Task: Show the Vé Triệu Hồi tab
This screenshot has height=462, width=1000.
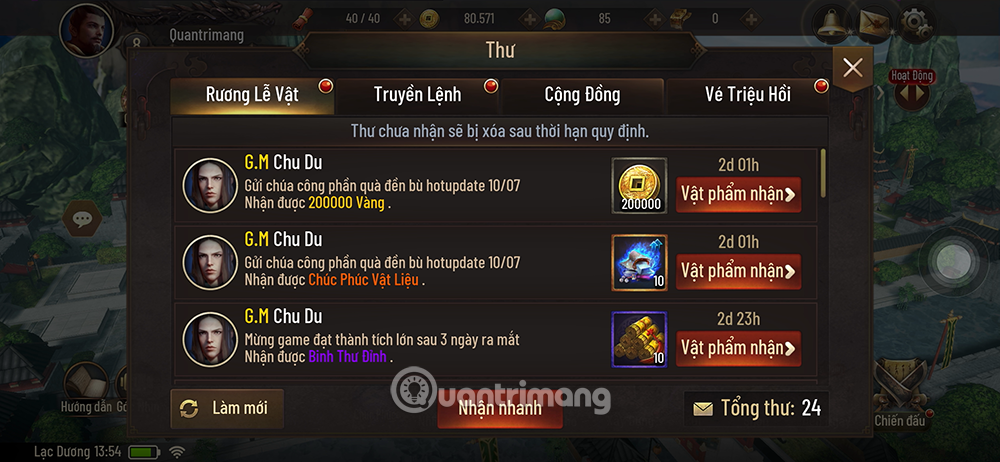Action: tap(748, 95)
